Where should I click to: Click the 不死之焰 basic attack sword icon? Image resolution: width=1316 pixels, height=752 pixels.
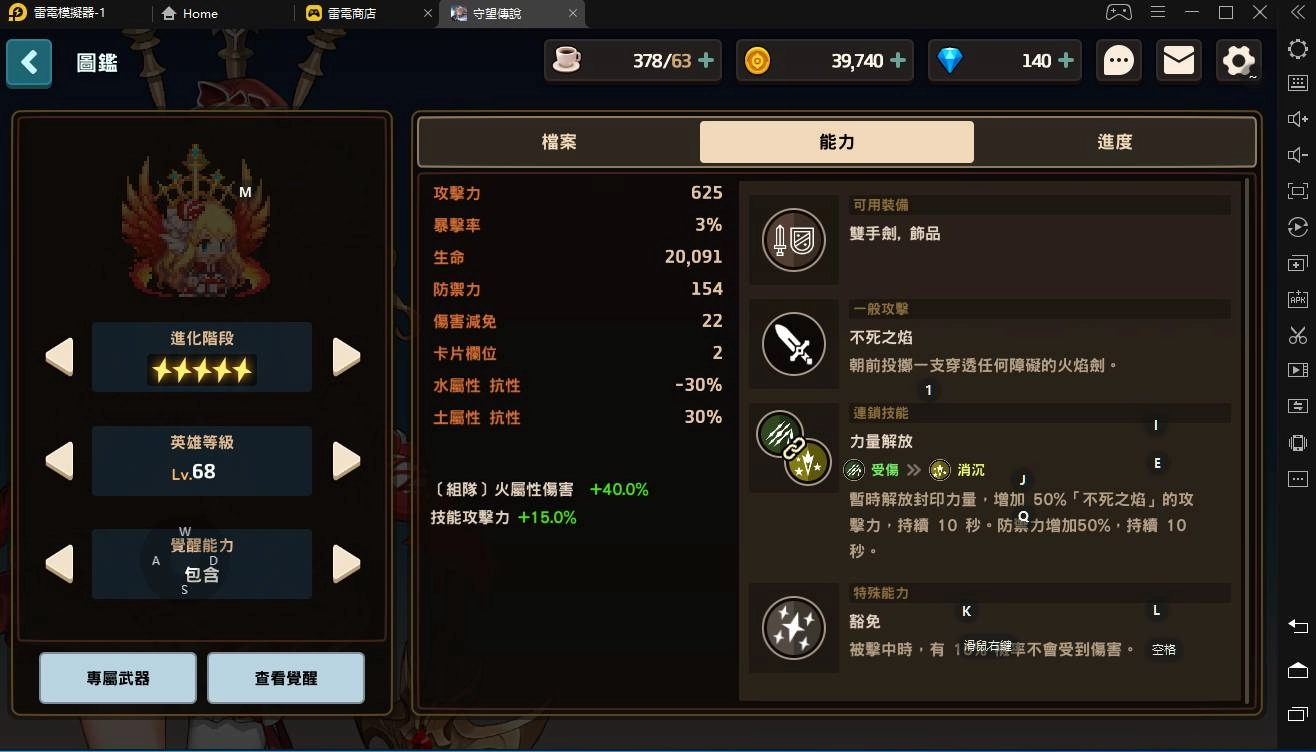tap(793, 344)
